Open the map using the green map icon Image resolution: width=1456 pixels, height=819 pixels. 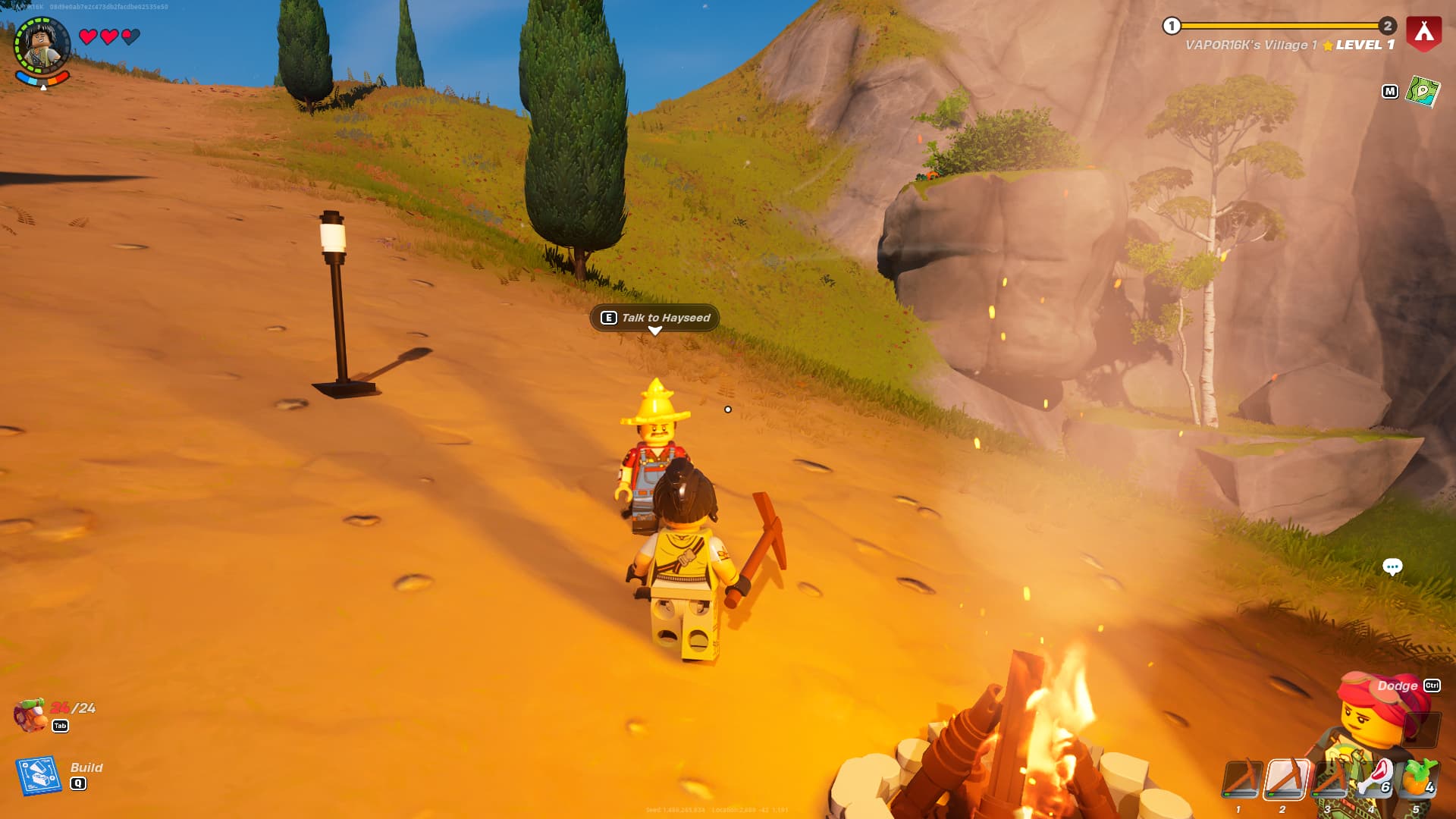click(1423, 92)
